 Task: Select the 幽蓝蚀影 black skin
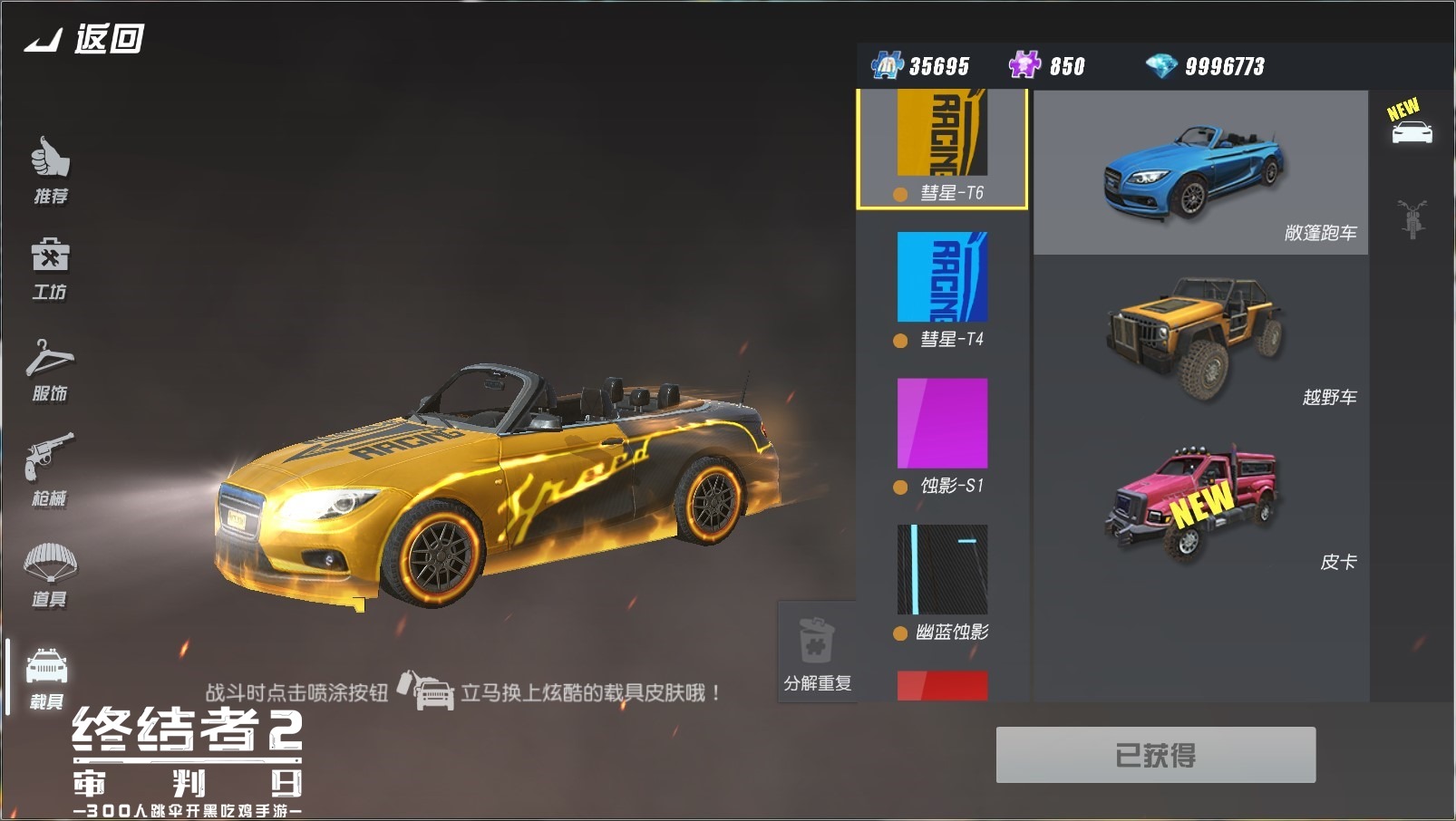942,580
